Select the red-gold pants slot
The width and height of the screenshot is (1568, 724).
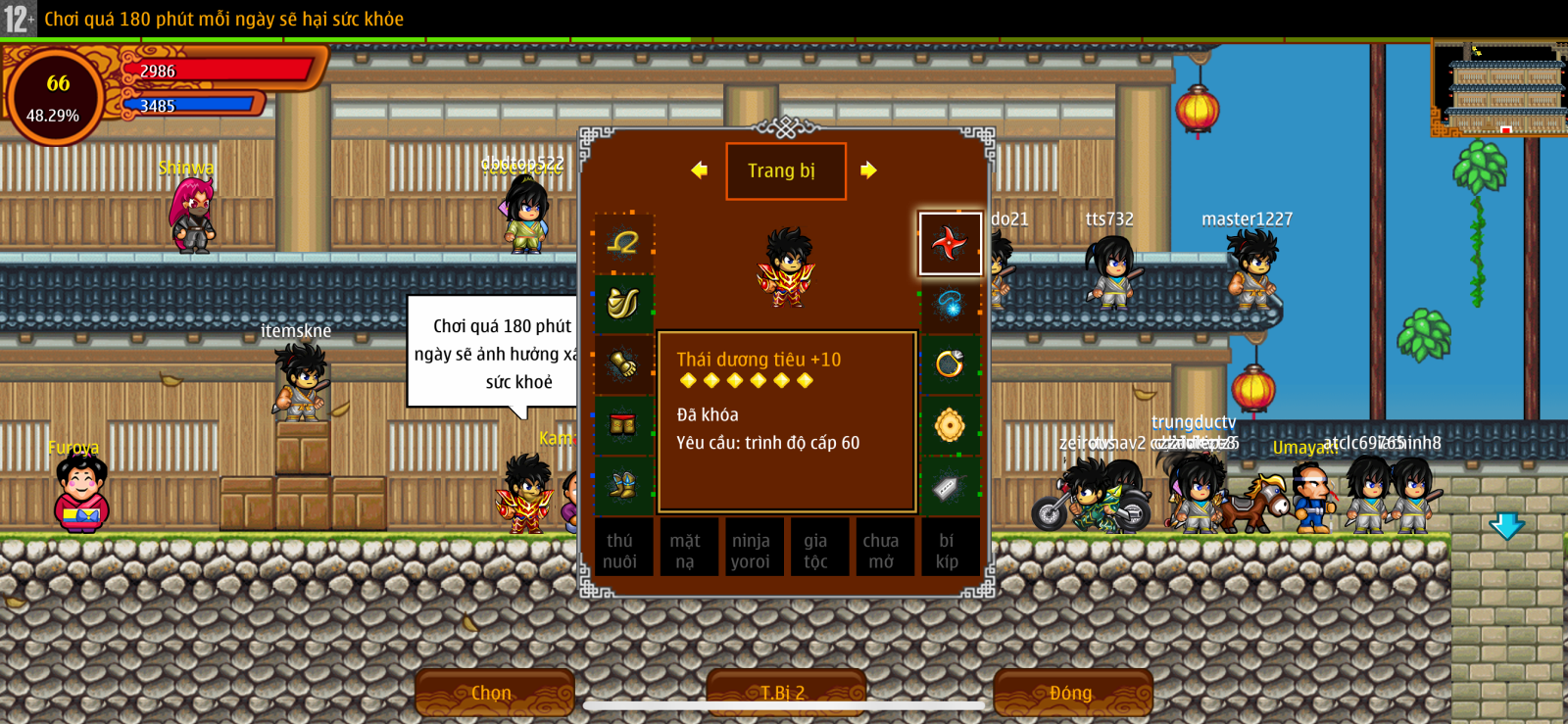(623, 425)
